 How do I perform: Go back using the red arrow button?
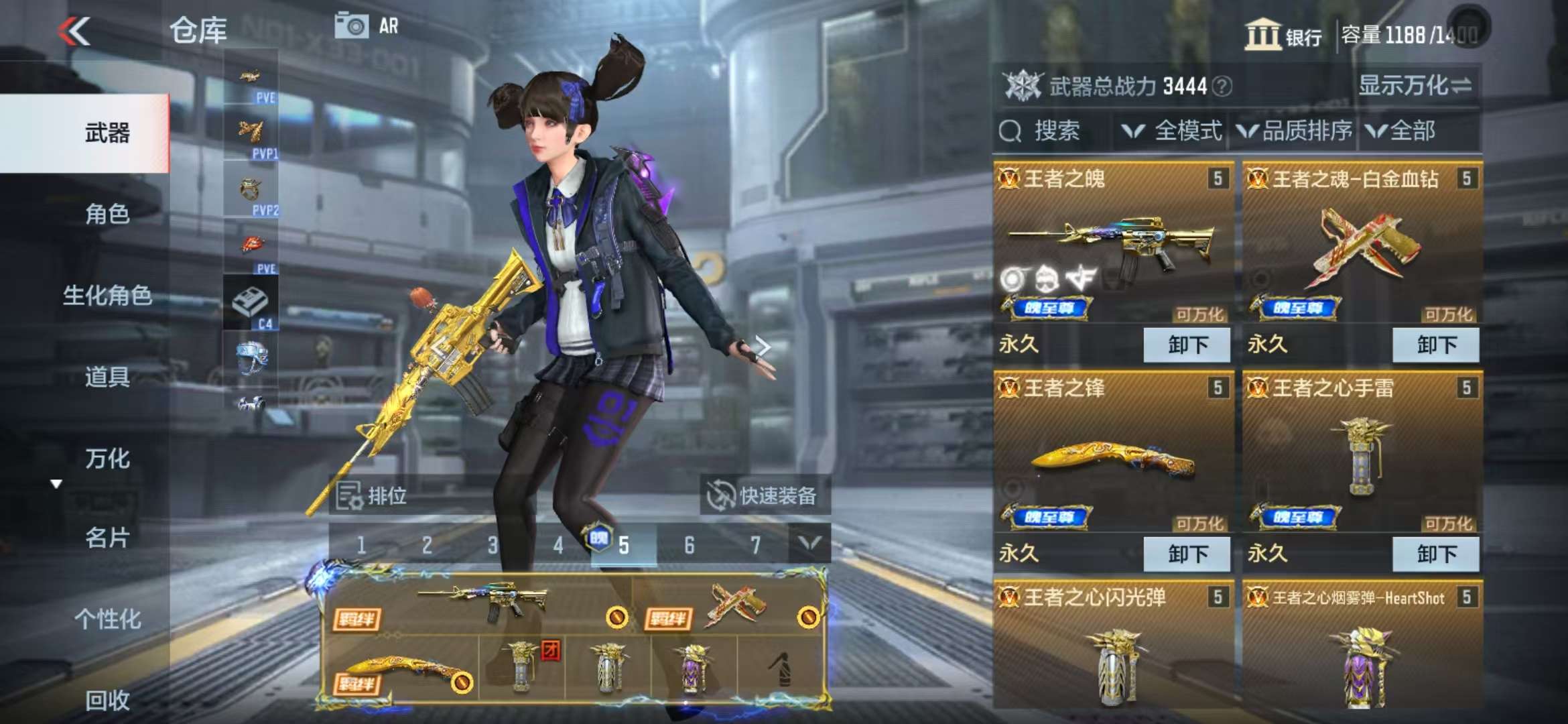(74, 31)
